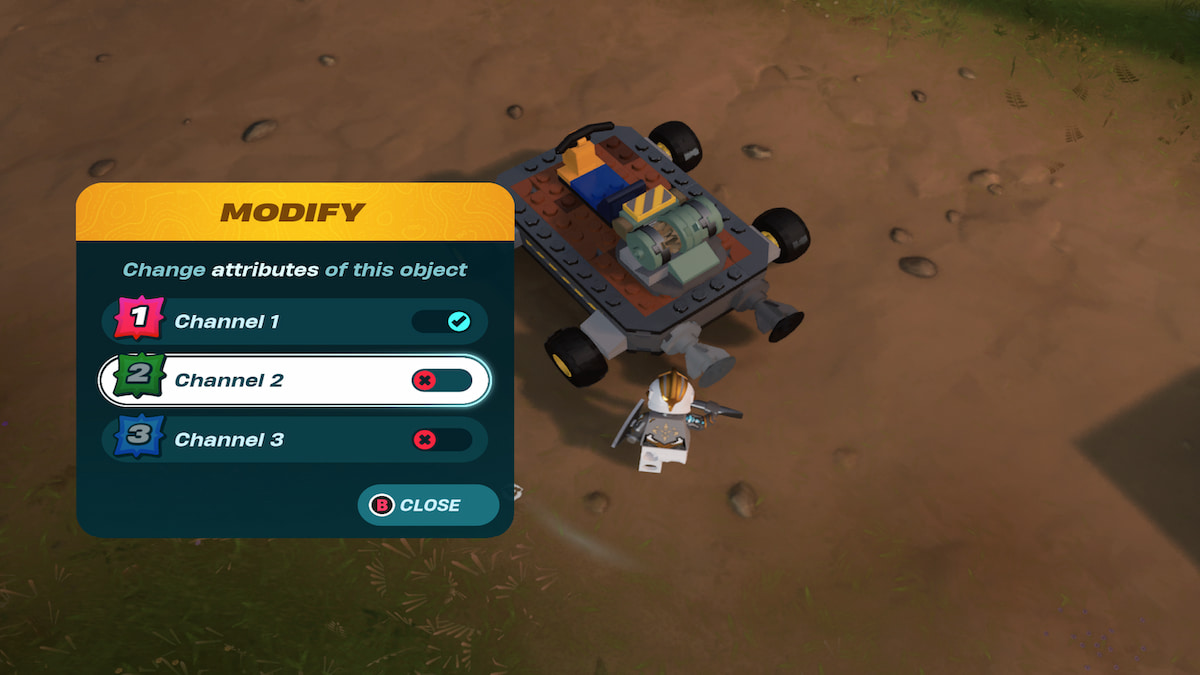This screenshot has height=675, width=1200.
Task: Select the green Channel 2 badge
Action: tap(140, 380)
